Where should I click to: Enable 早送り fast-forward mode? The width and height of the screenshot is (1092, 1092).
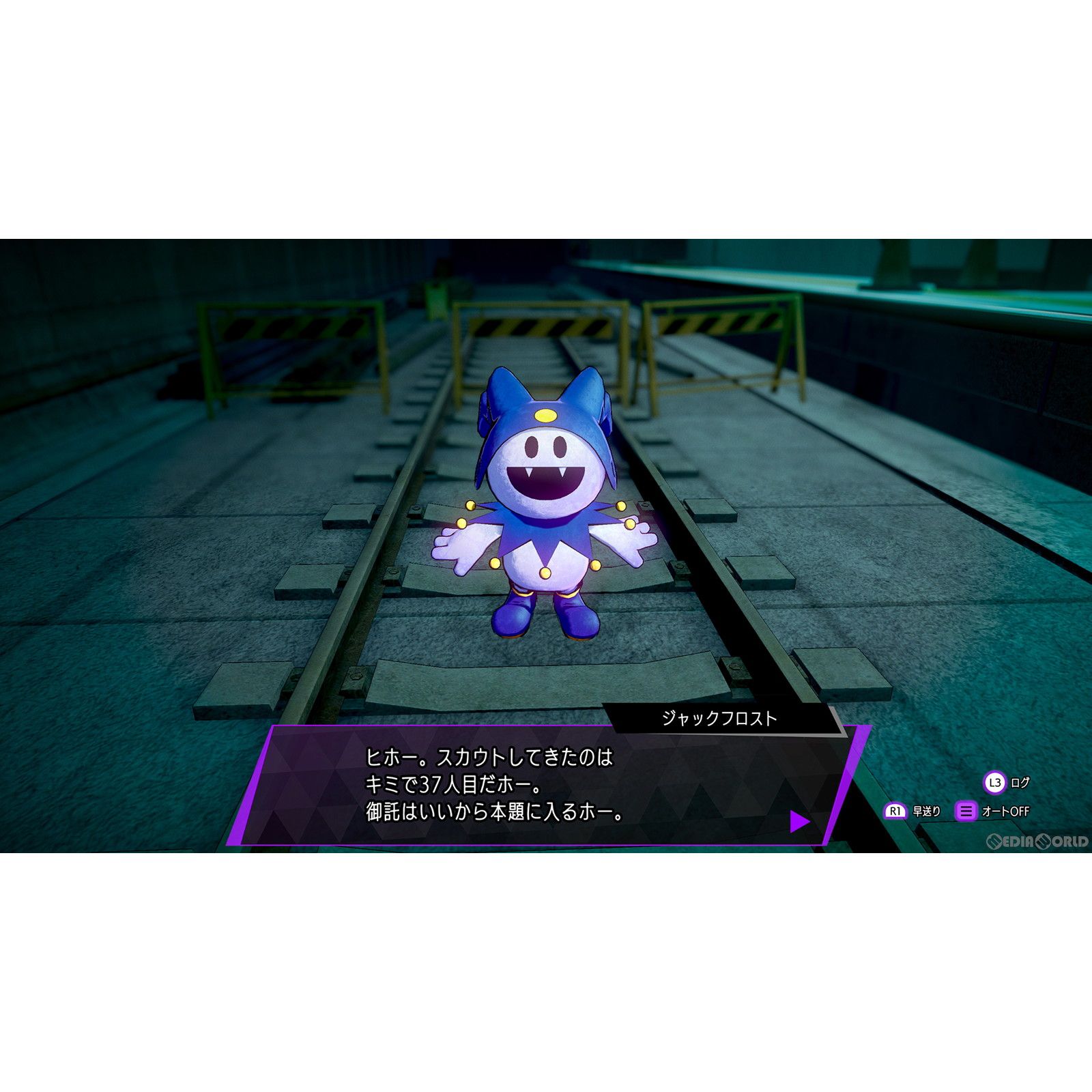926,810
